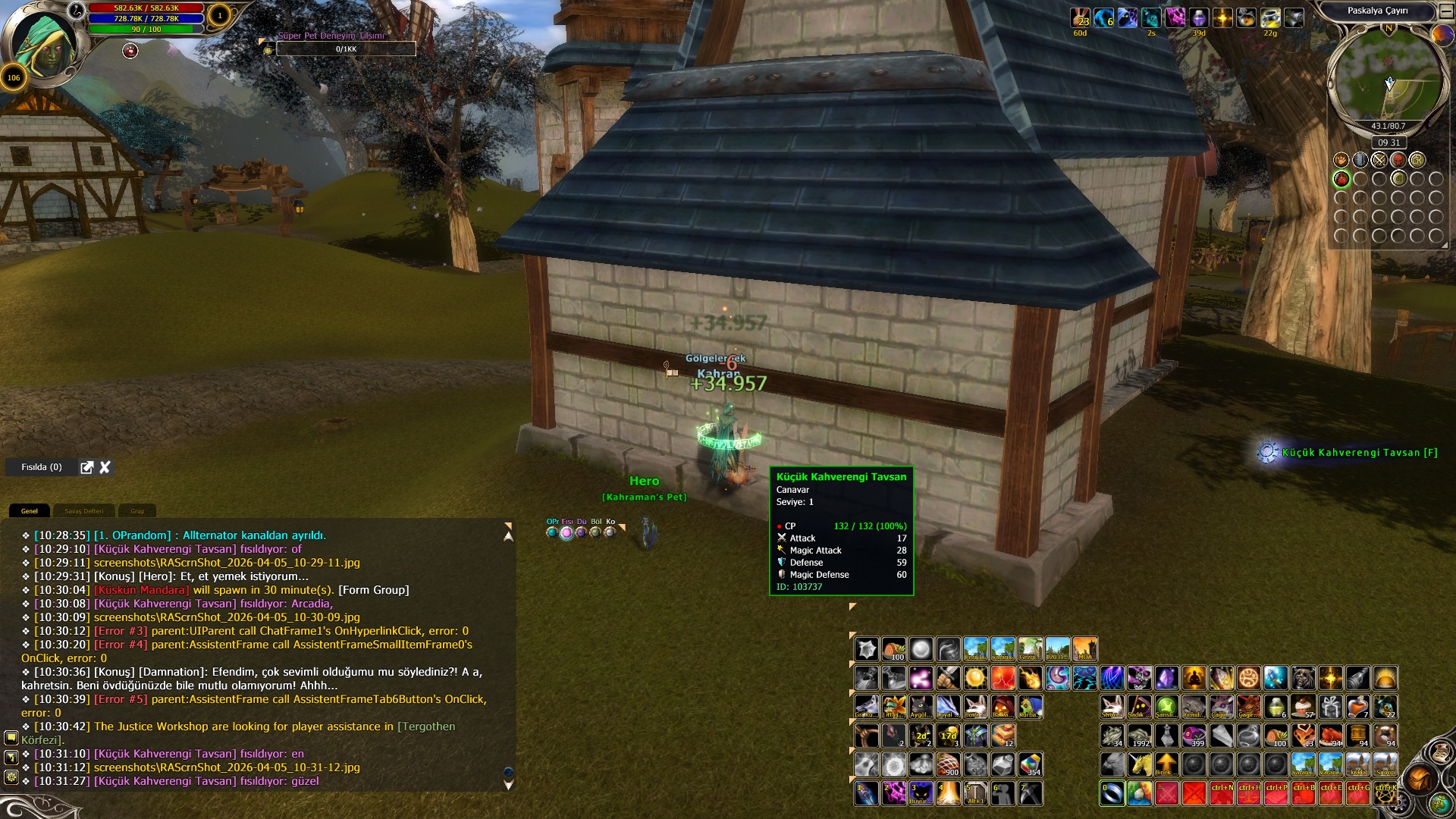
Task: Use the cupcake item with 57 count
Action: 1304,707
